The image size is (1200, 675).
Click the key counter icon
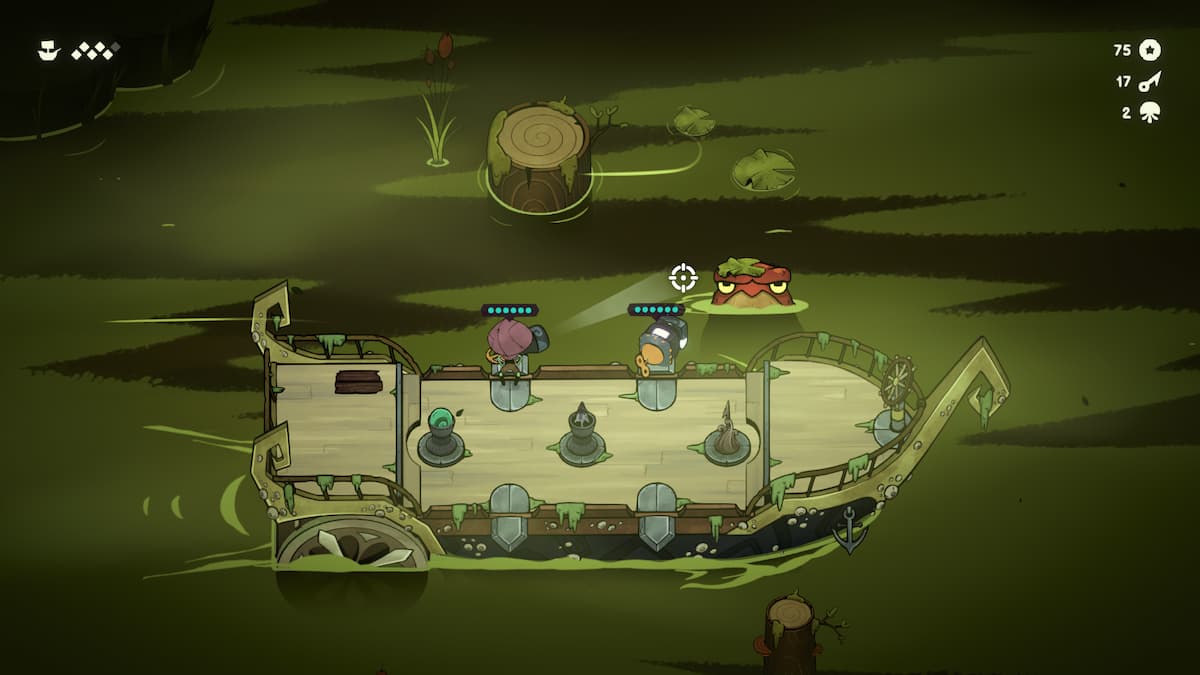coord(1149,81)
